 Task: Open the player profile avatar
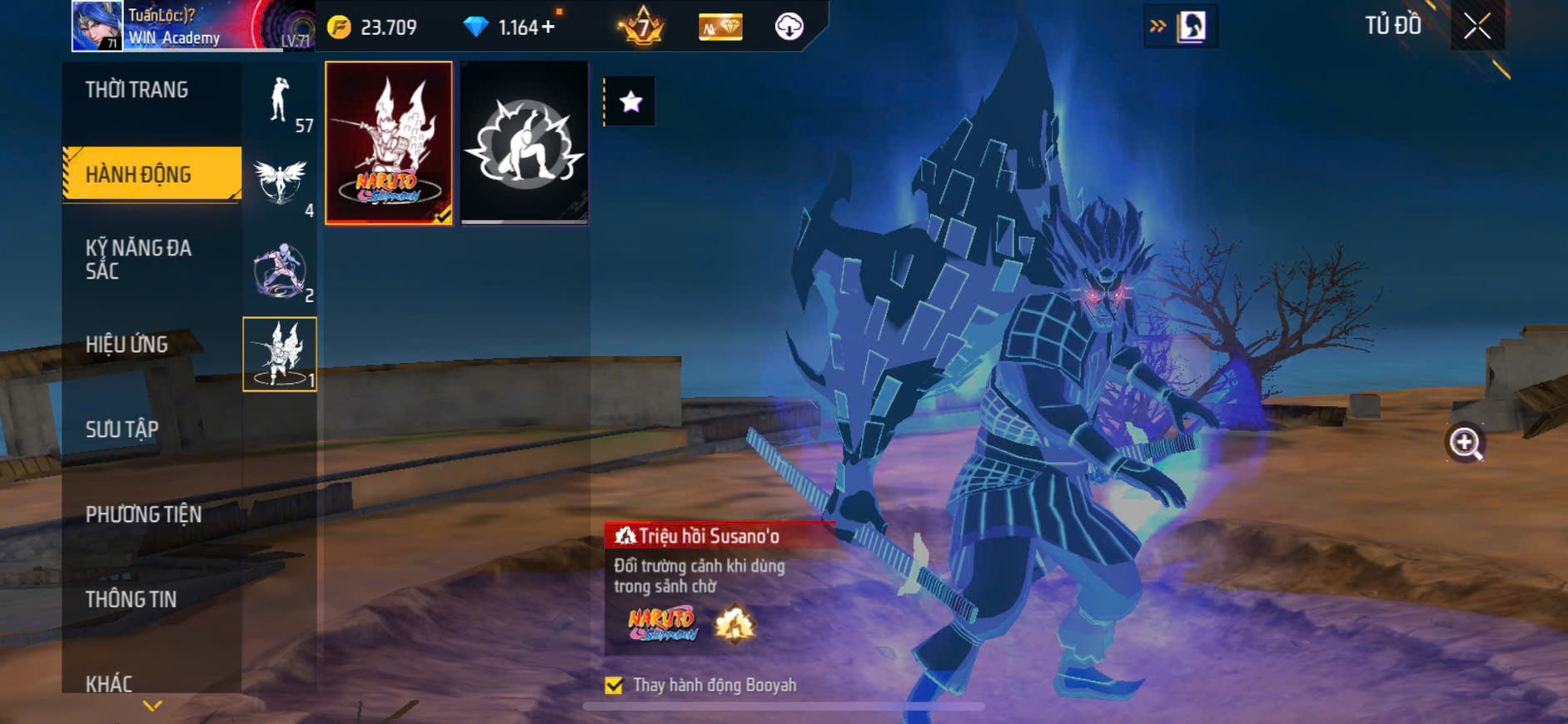[97, 26]
